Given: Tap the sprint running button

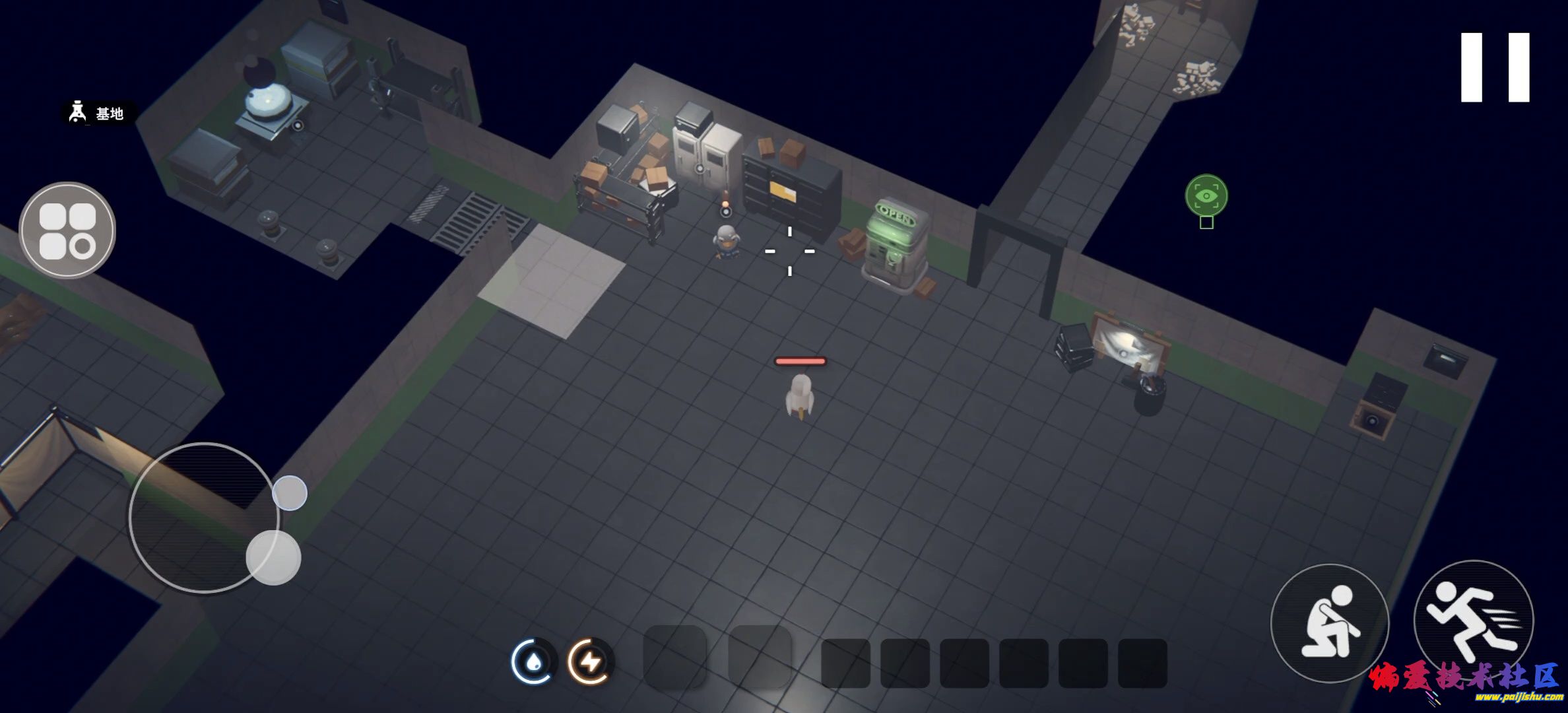Looking at the screenshot, I should tap(1473, 619).
